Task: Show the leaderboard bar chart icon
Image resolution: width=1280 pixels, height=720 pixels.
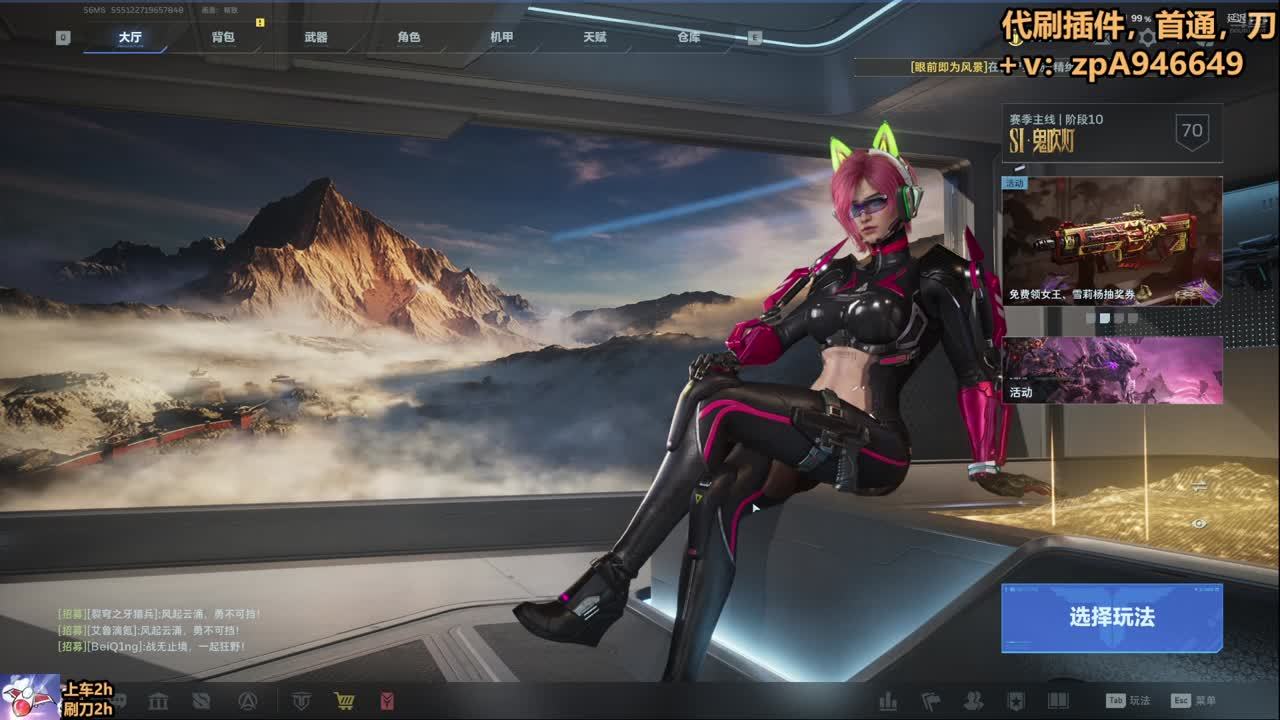Action: pyautogui.click(x=887, y=701)
